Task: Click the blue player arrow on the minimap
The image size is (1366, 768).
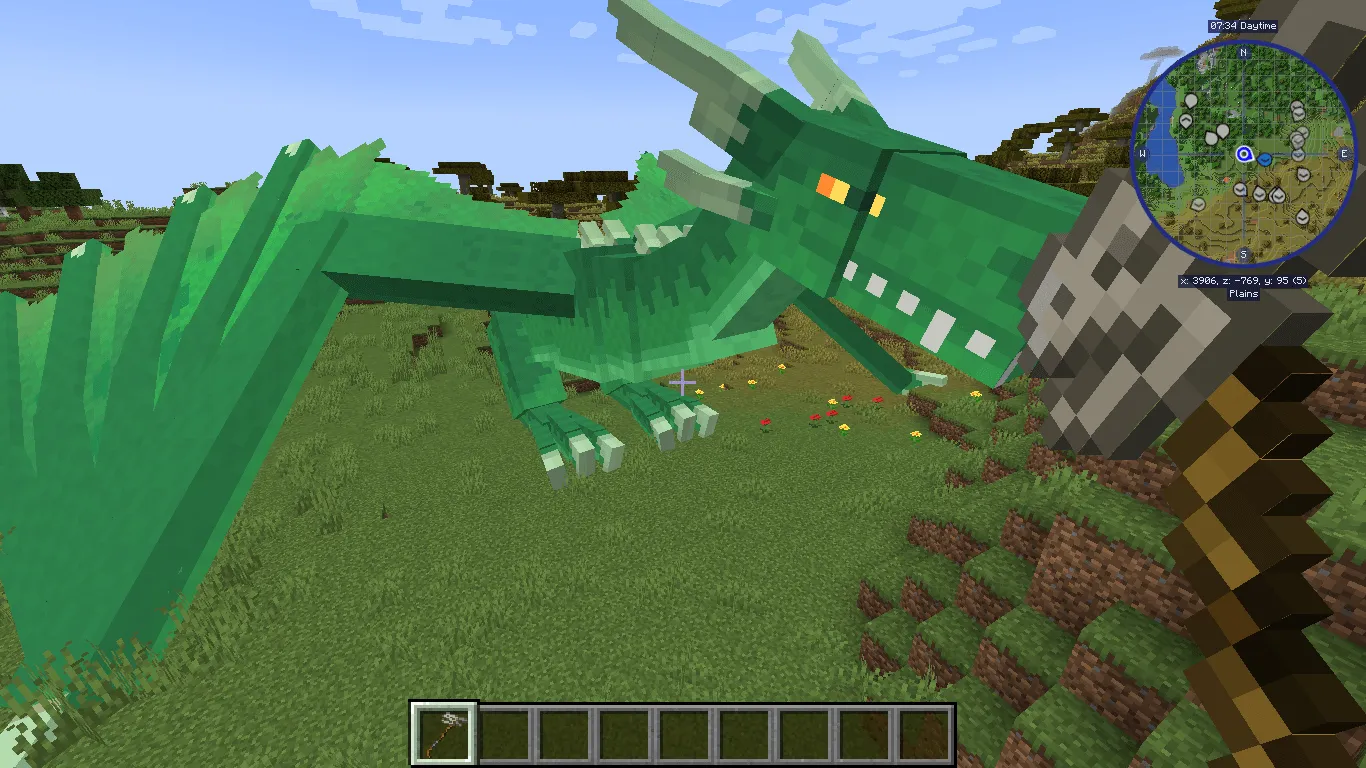Action: click(1243, 153)
